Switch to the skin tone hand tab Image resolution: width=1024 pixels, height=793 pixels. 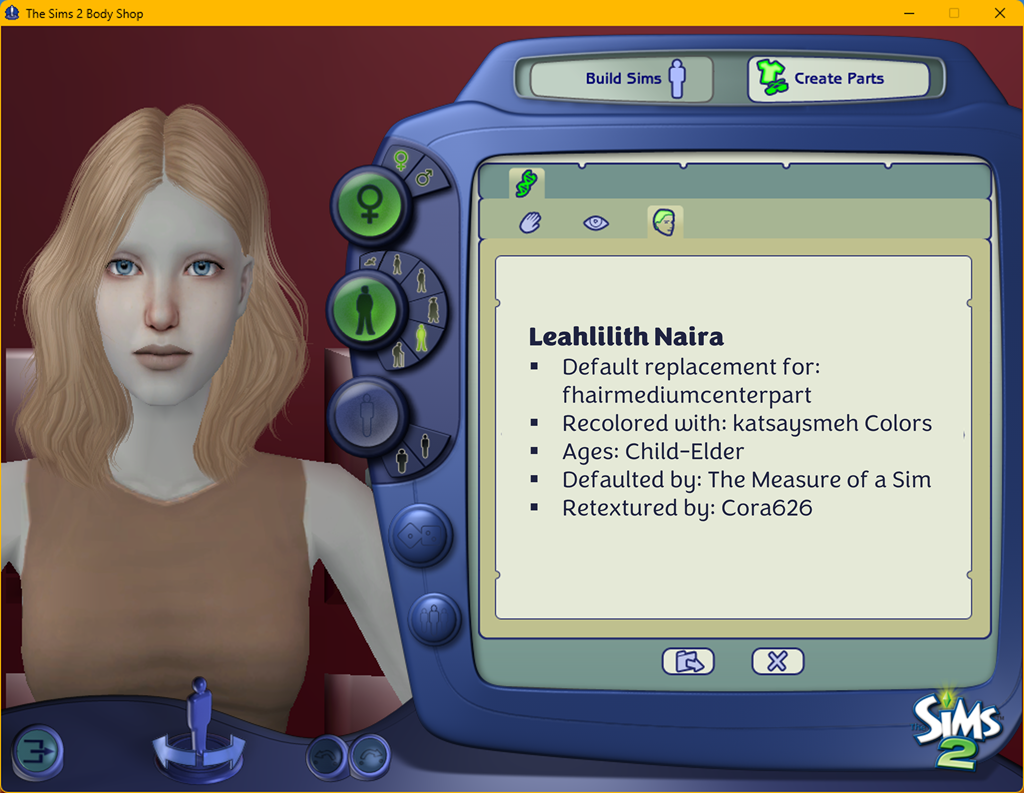(530, 223)
